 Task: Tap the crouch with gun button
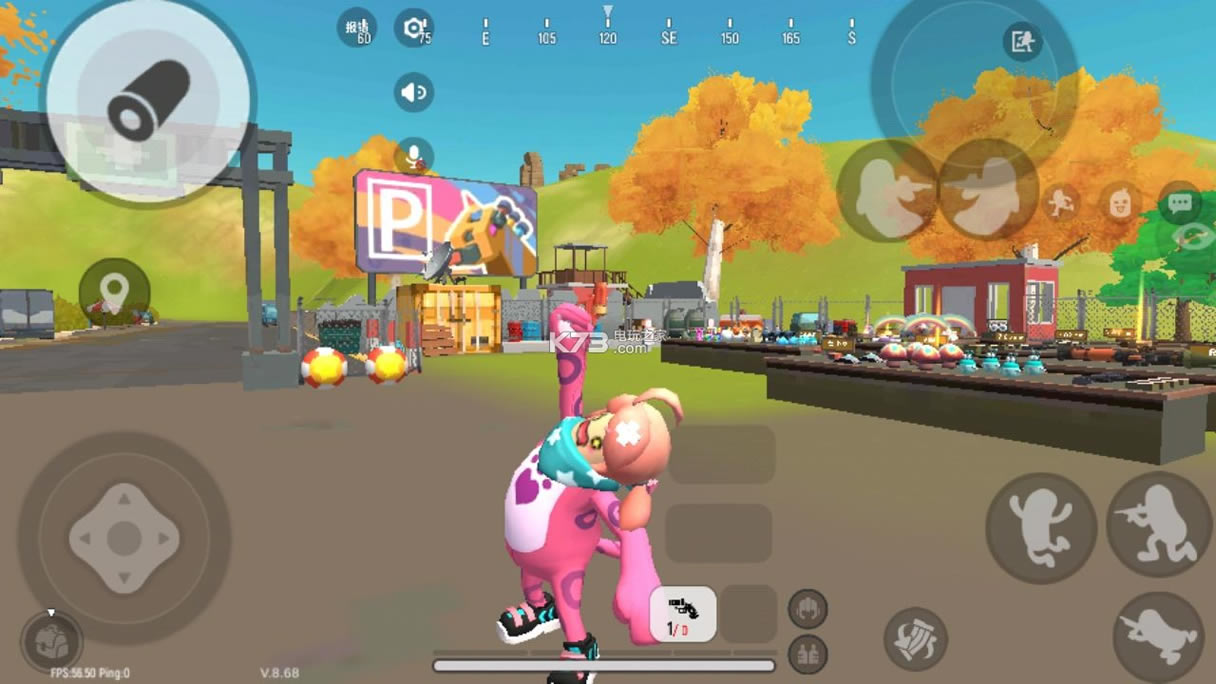pyautogui.click(x=1159, y=525)
